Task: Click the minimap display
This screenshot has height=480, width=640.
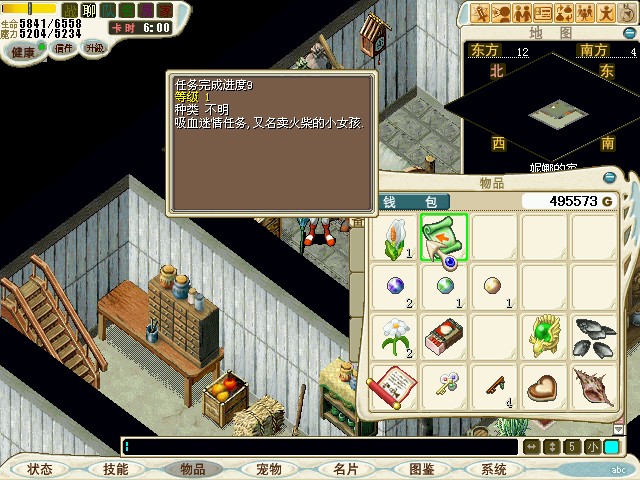Action: click(x=552, y=108)
